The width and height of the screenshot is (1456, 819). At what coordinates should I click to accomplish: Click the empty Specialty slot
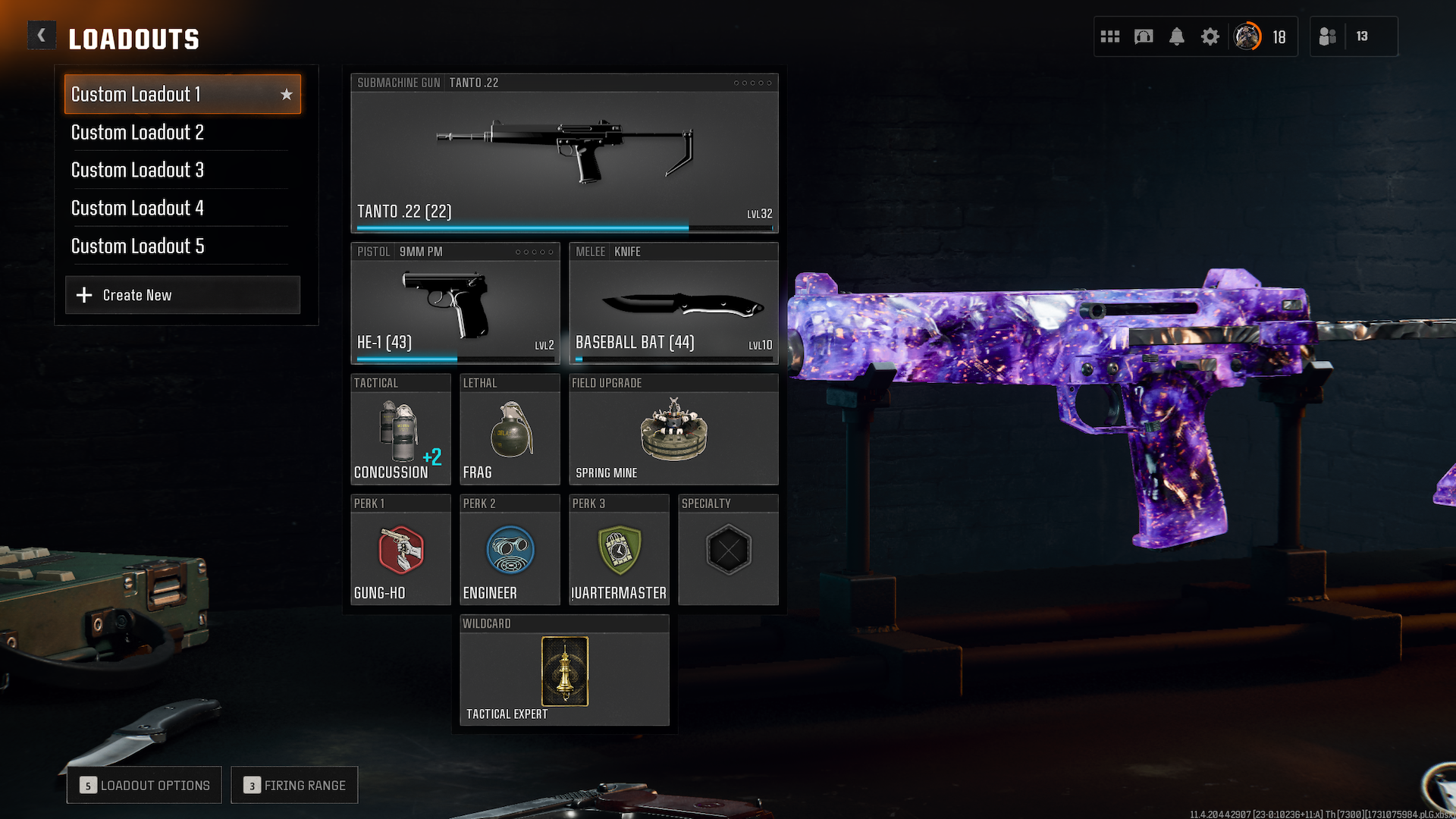728,551
